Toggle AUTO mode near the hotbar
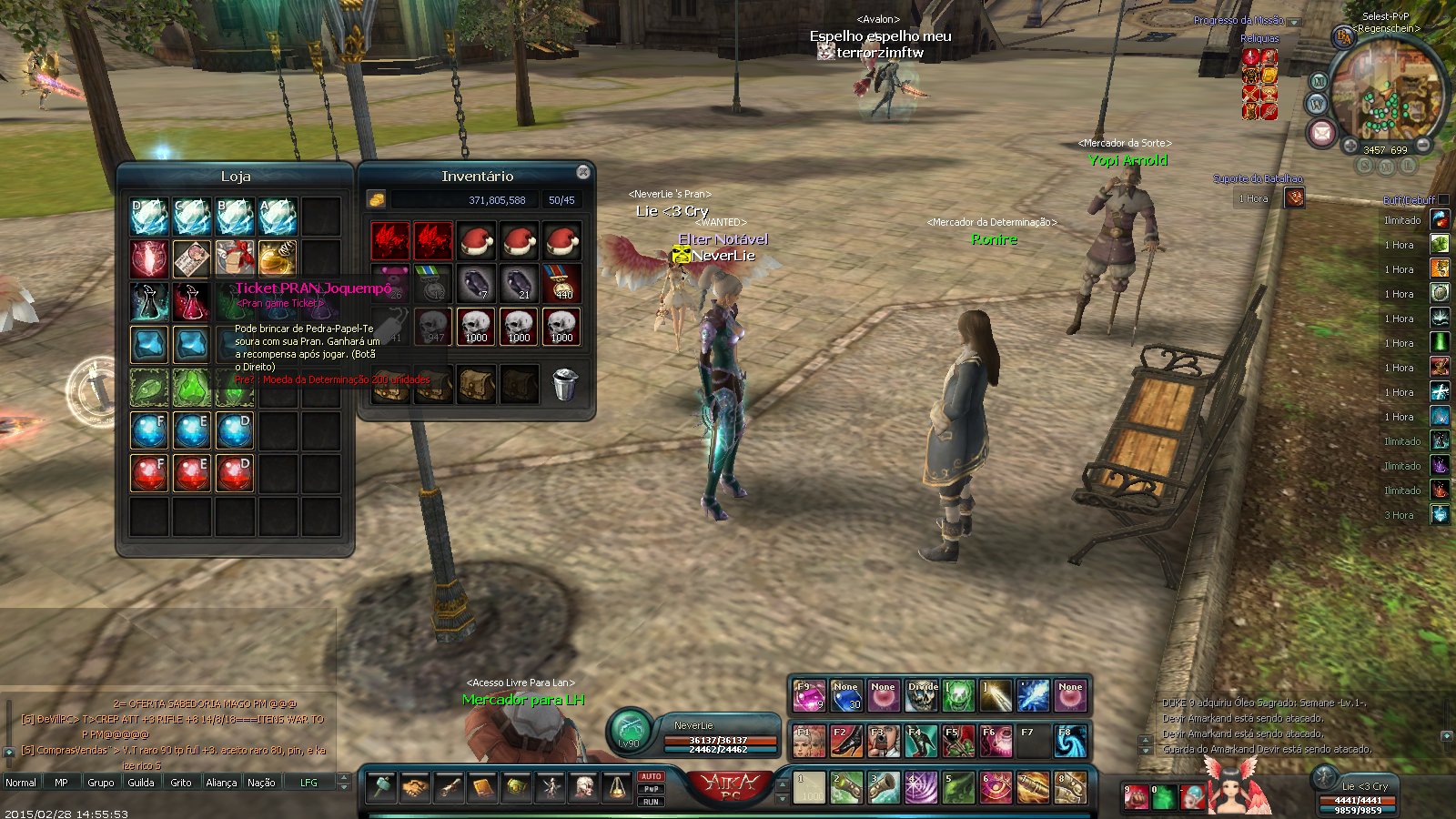The height and width of the screenshot is (819, 1456). (651, 776)
